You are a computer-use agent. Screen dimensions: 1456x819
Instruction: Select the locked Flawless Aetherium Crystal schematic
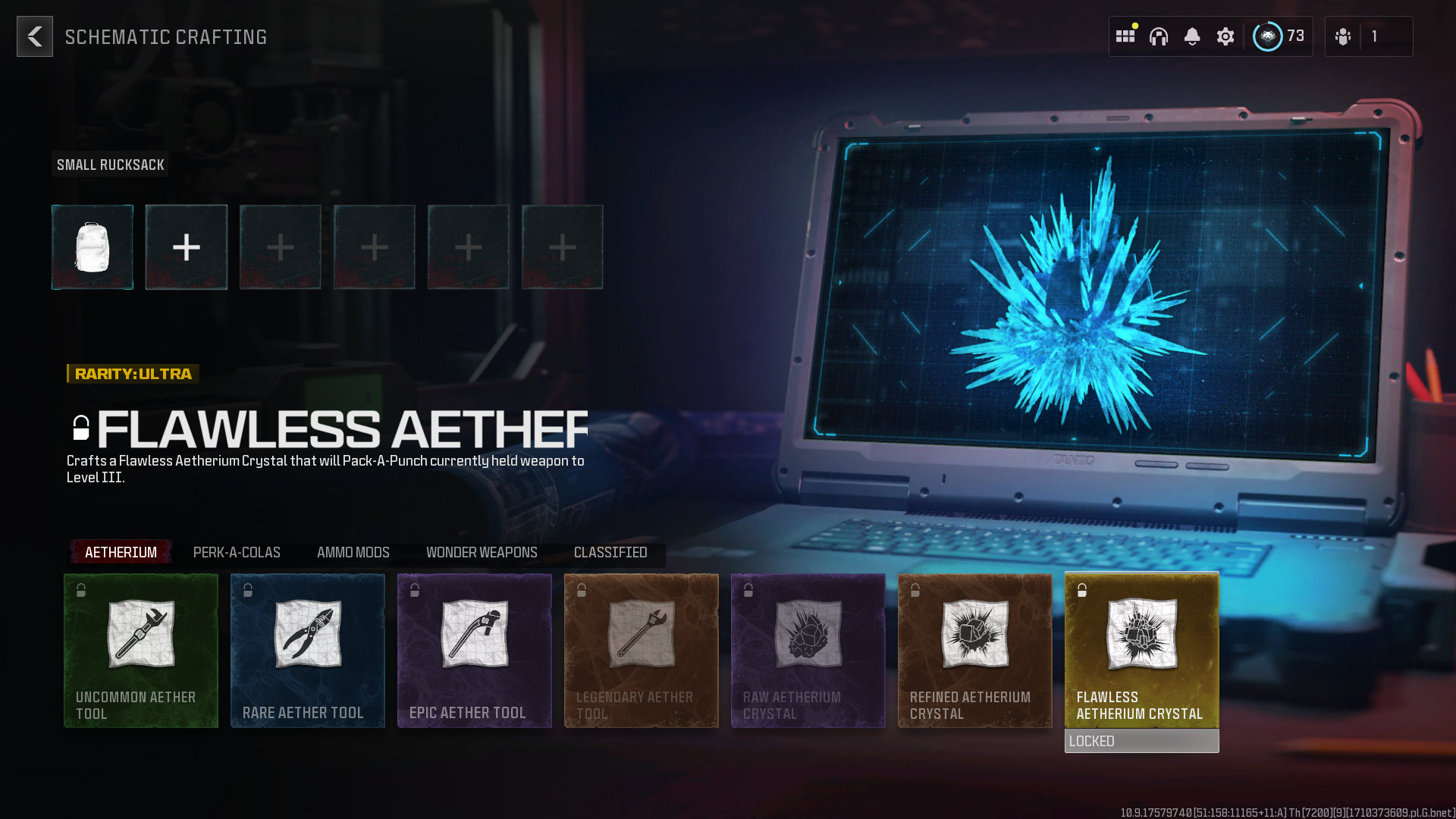click(x=1142, y=650)
